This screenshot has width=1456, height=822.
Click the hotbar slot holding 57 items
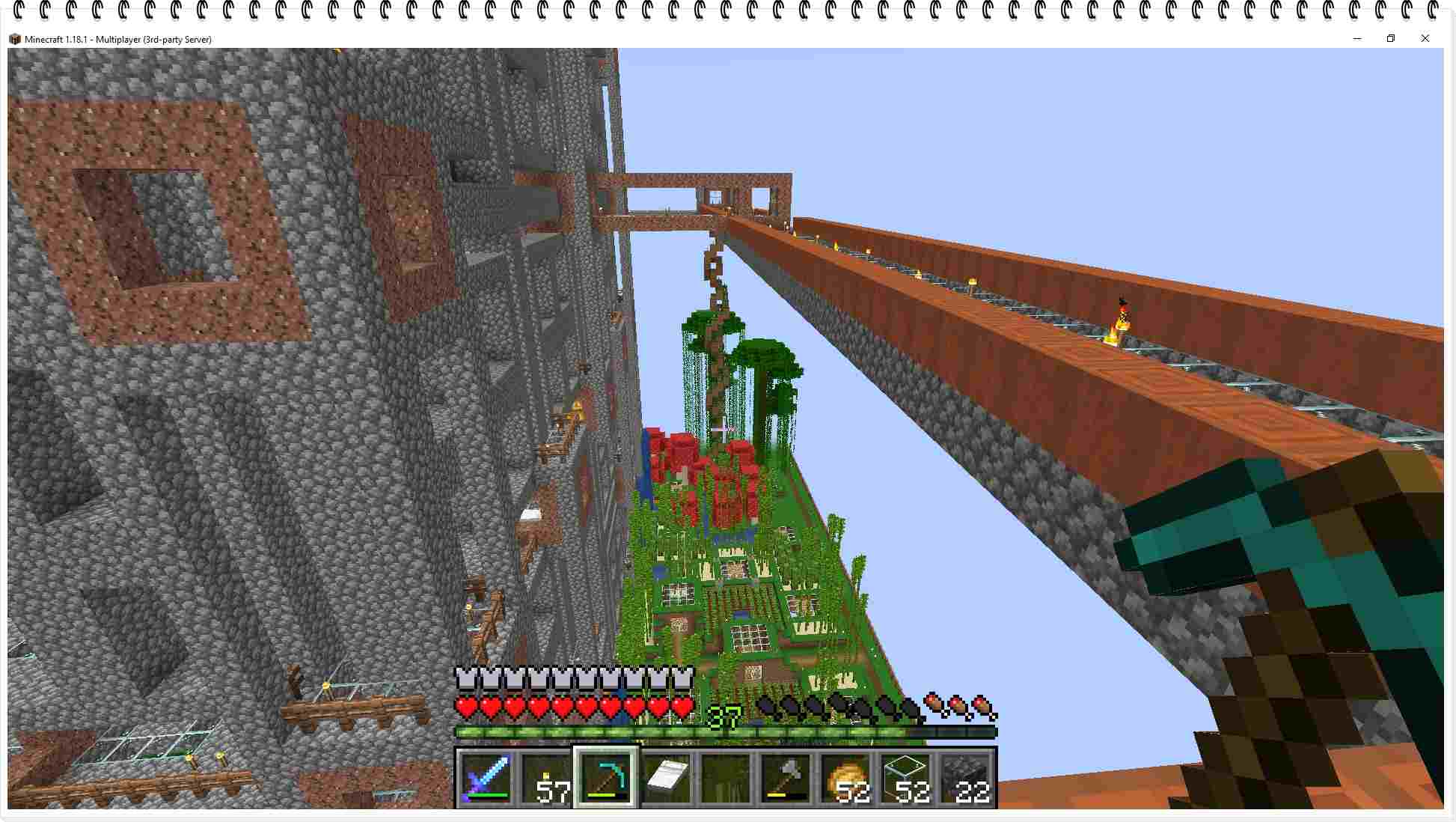coord(544,779)
